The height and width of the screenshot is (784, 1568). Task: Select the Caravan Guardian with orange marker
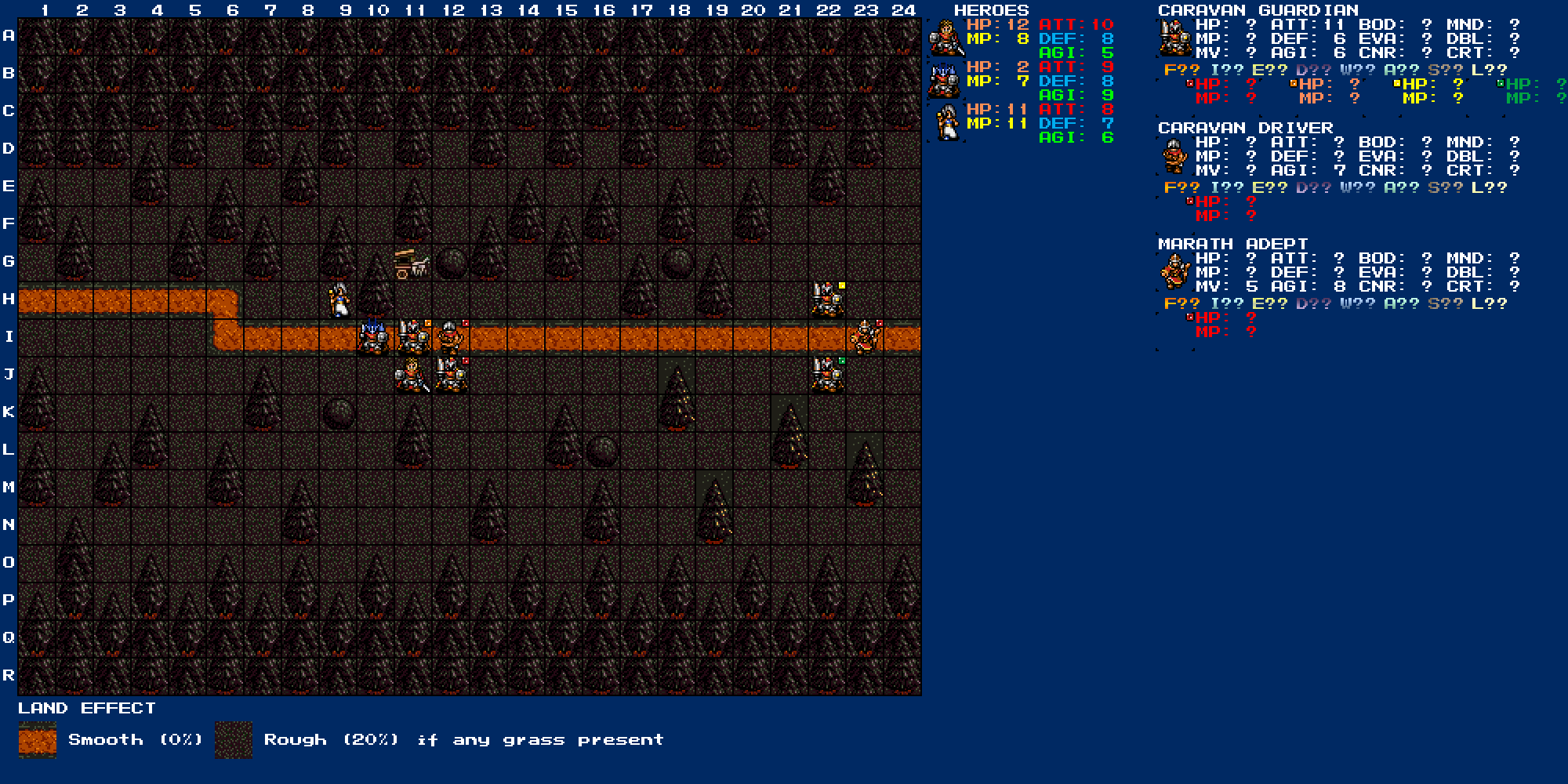click(412, 337)
